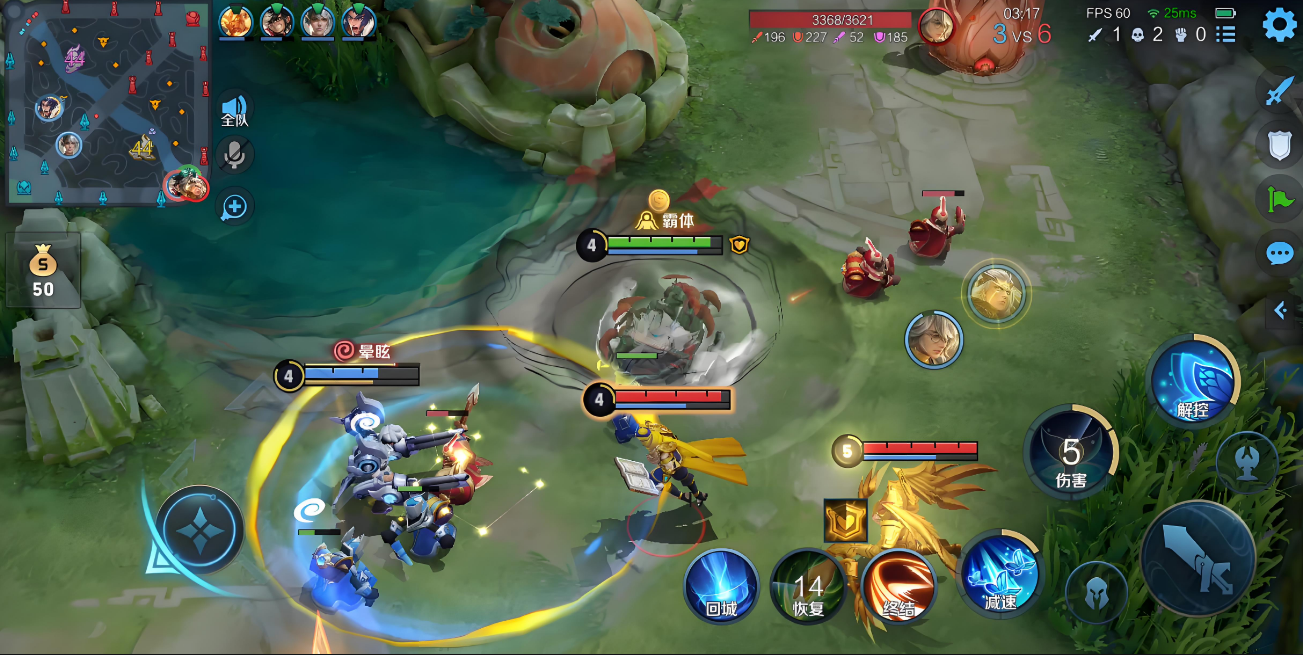Open the chat bubble quick messages

1279,253
